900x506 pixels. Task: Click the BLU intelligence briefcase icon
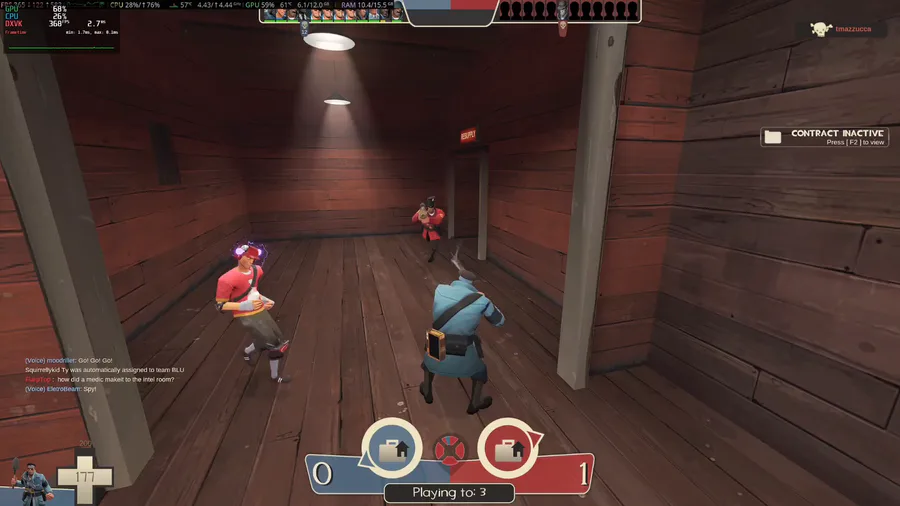(x=391, y=449)
